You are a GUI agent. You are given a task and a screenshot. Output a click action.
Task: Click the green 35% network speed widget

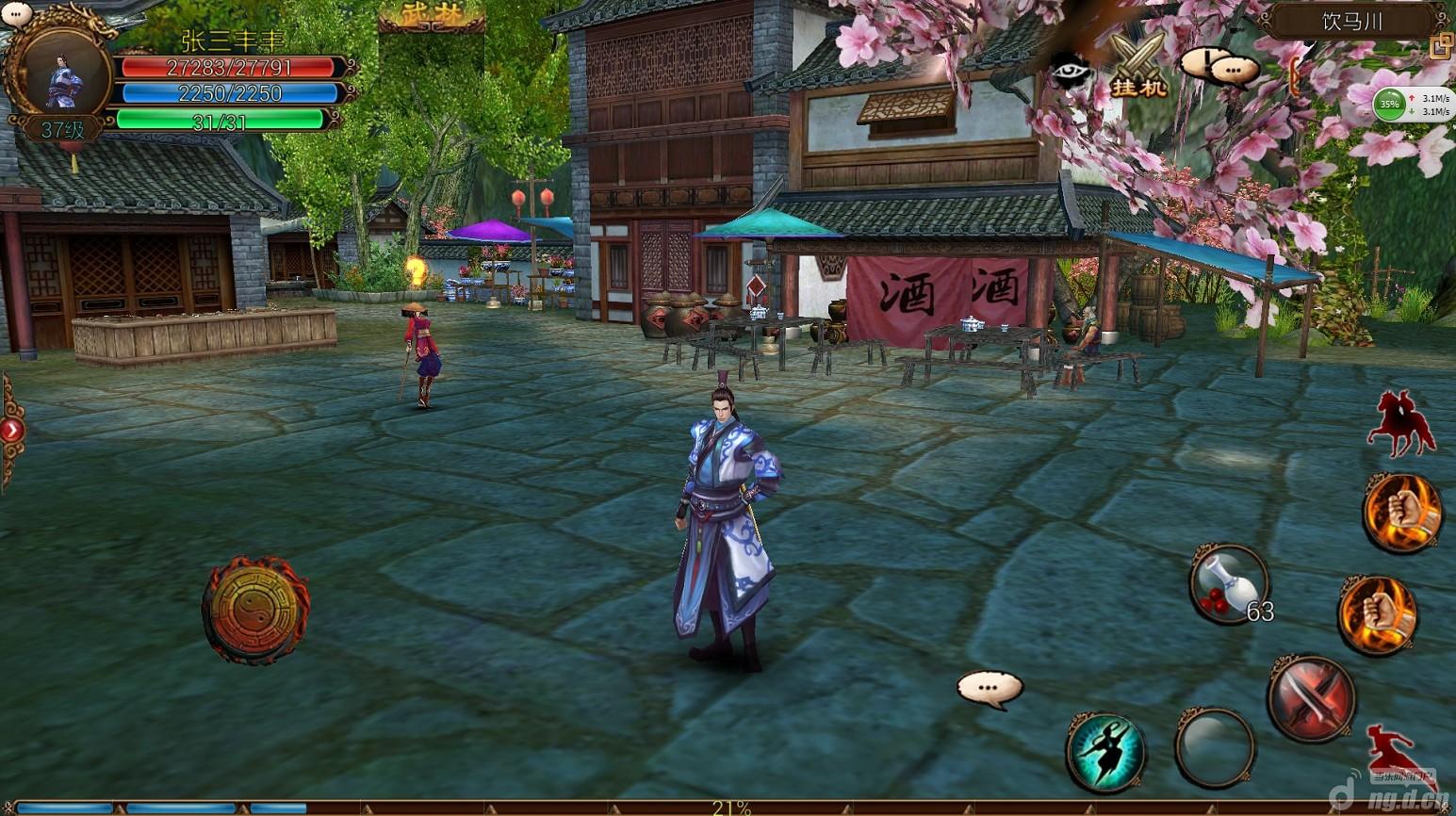(x=1389, y=104)
